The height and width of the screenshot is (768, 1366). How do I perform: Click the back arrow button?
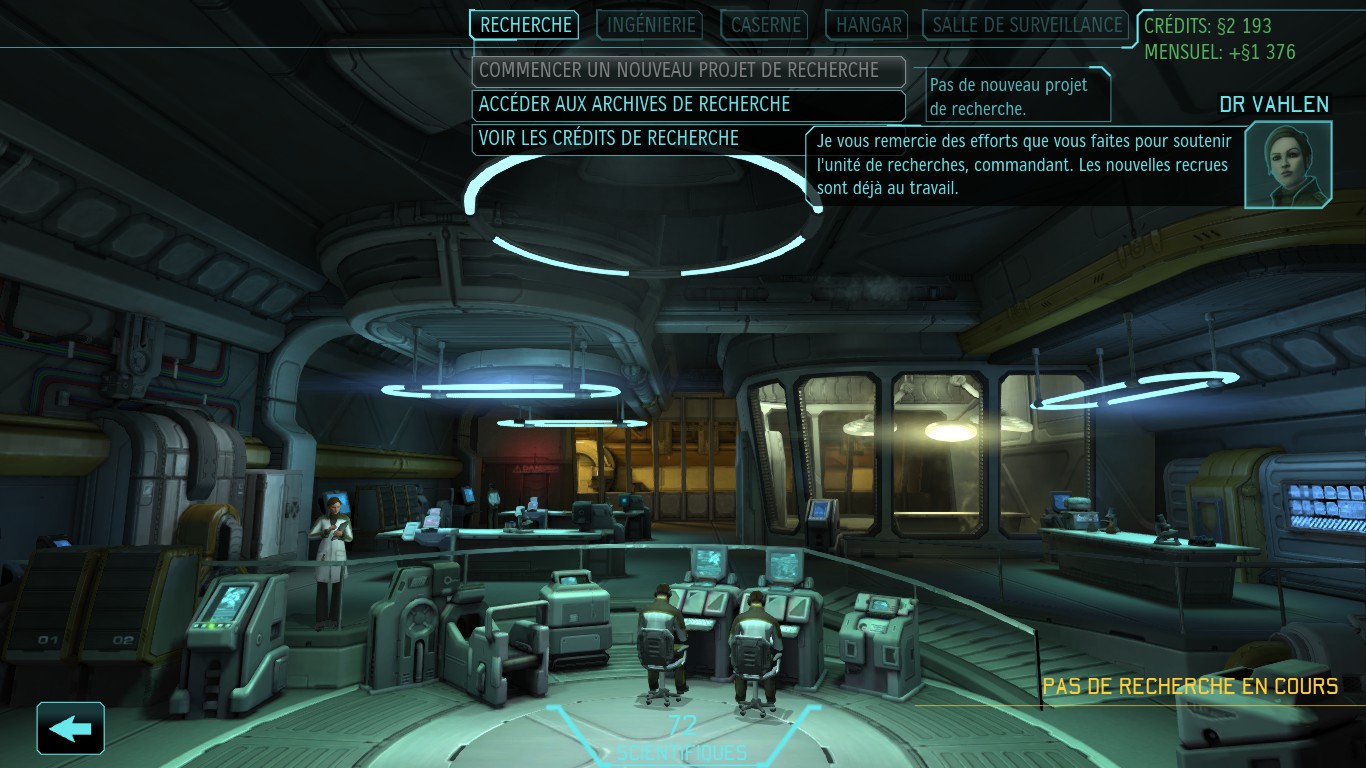(70, 728)
